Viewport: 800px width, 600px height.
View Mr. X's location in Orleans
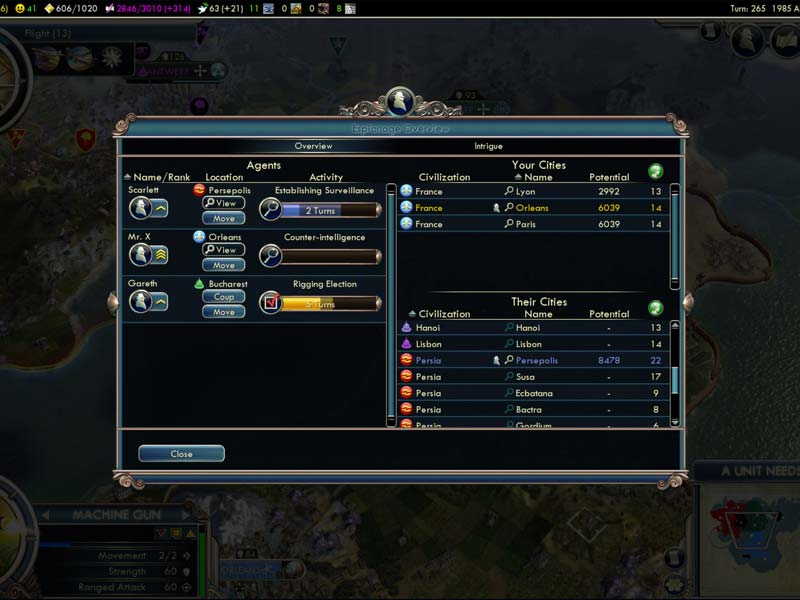pyautogui.click(x=223, y=250)
